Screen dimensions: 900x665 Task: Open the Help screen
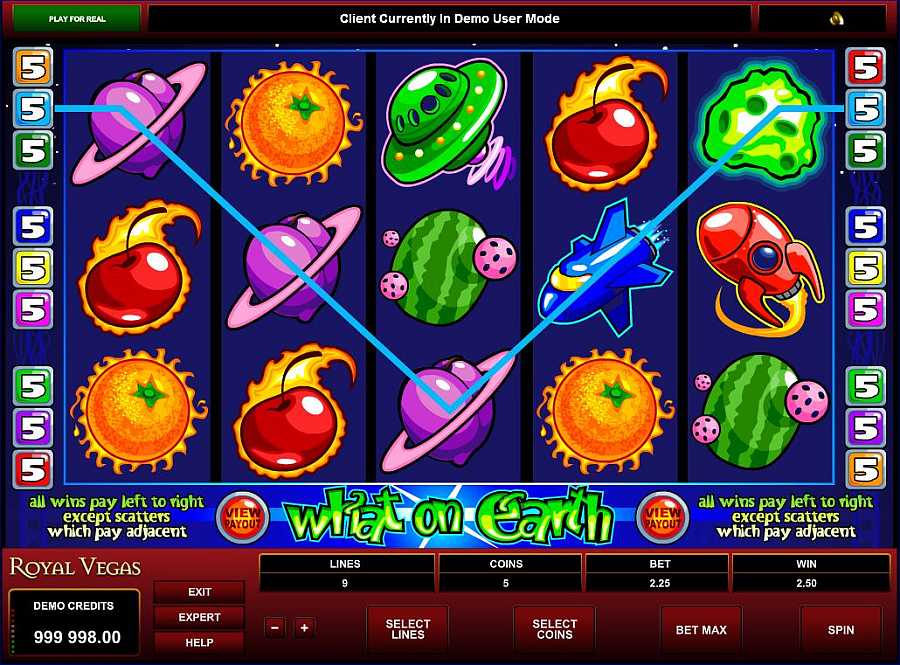[x=199, y=642]
